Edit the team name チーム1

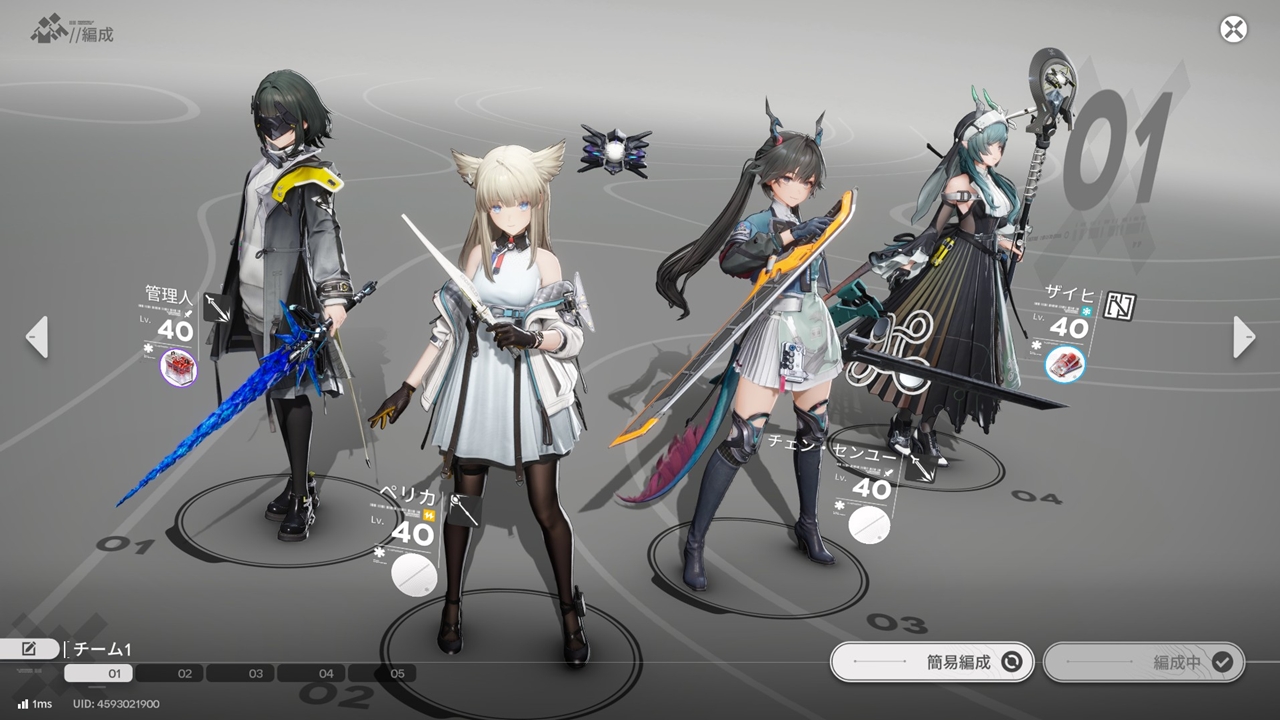28,649
